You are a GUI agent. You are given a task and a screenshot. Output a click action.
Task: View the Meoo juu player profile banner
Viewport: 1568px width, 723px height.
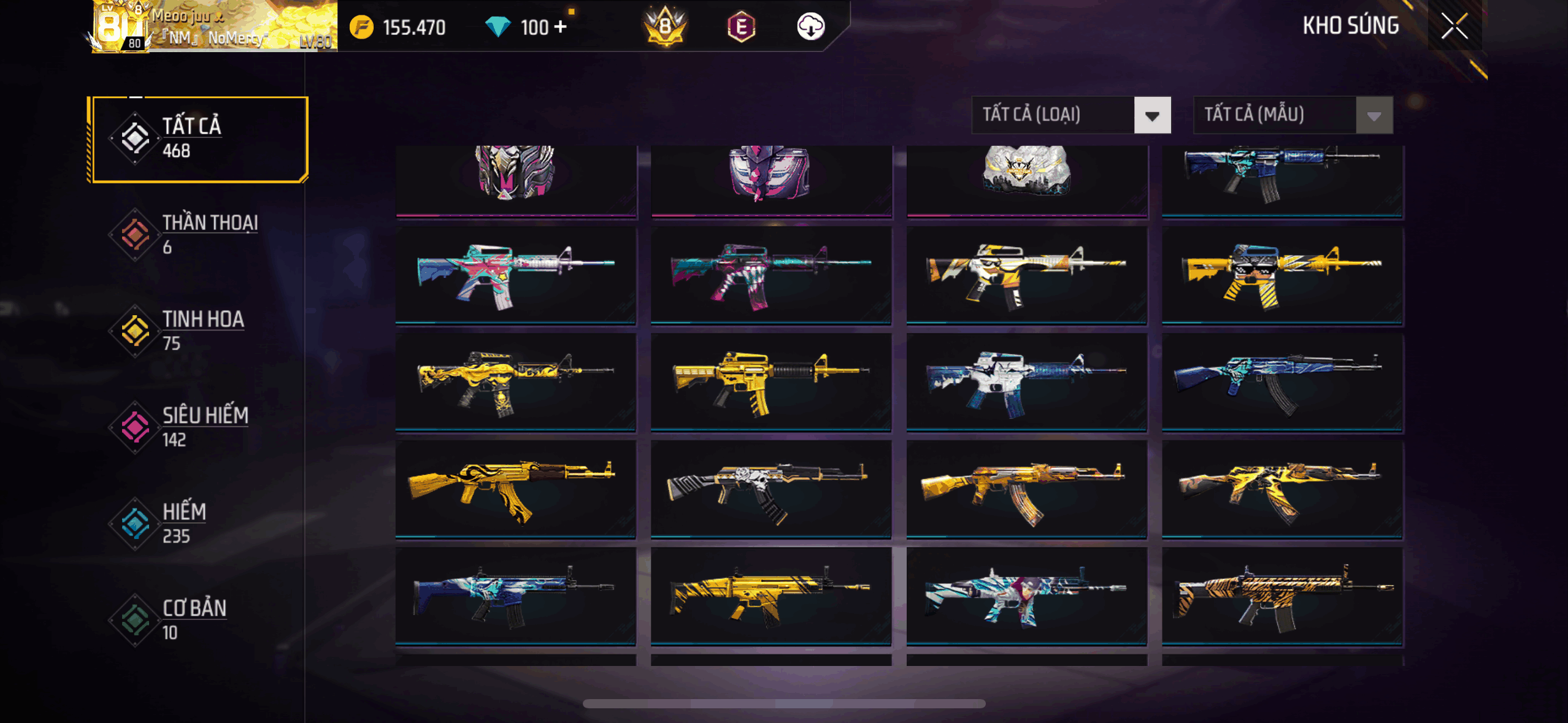tap(215, 27)
